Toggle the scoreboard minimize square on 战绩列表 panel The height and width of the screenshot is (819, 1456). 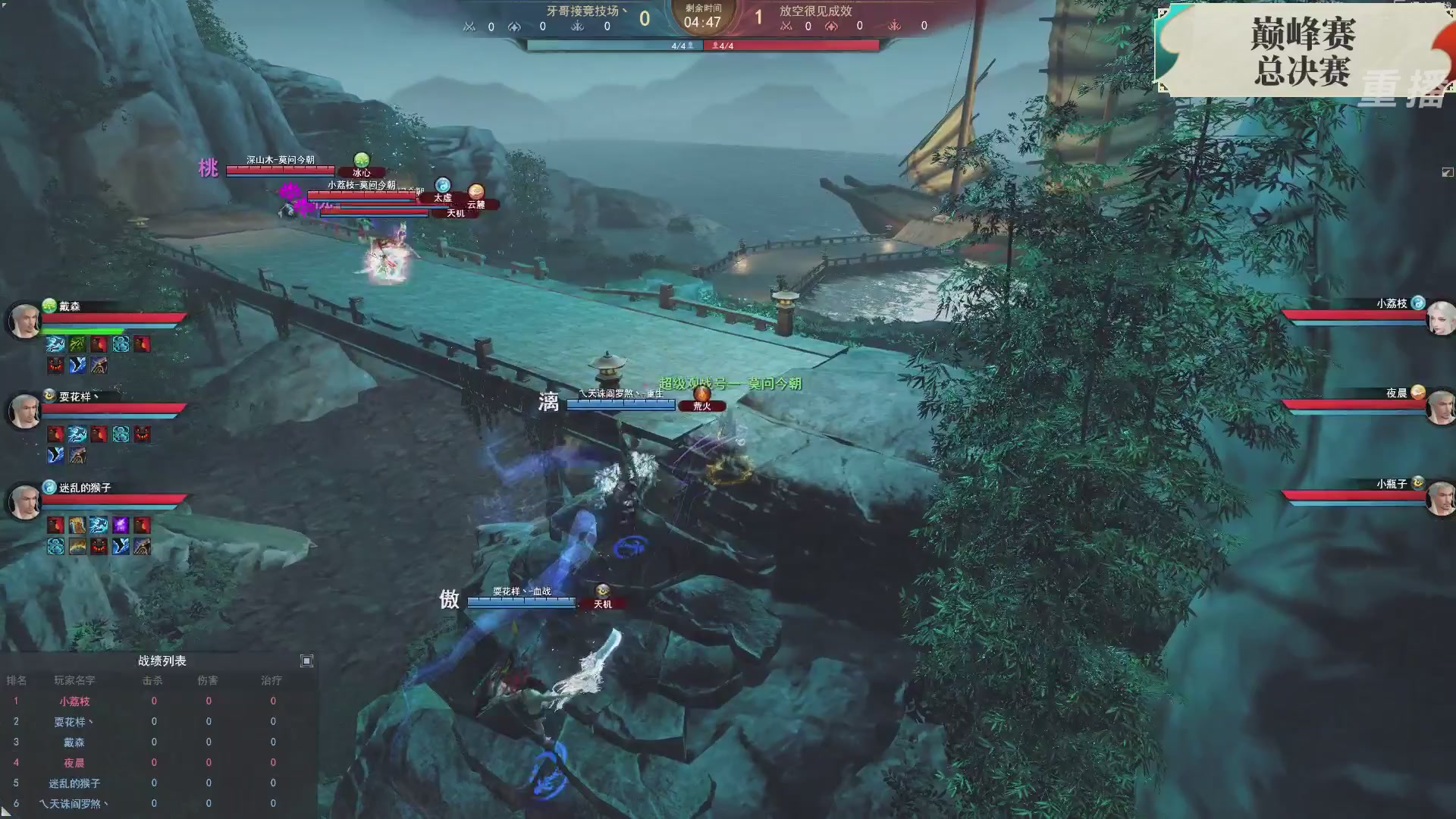pos(306,661)
